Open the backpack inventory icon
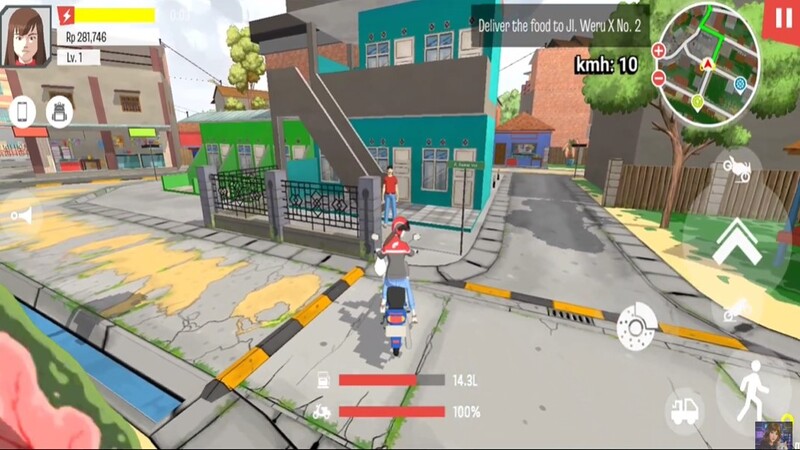 pyautogui.click(x=58, y=111)
